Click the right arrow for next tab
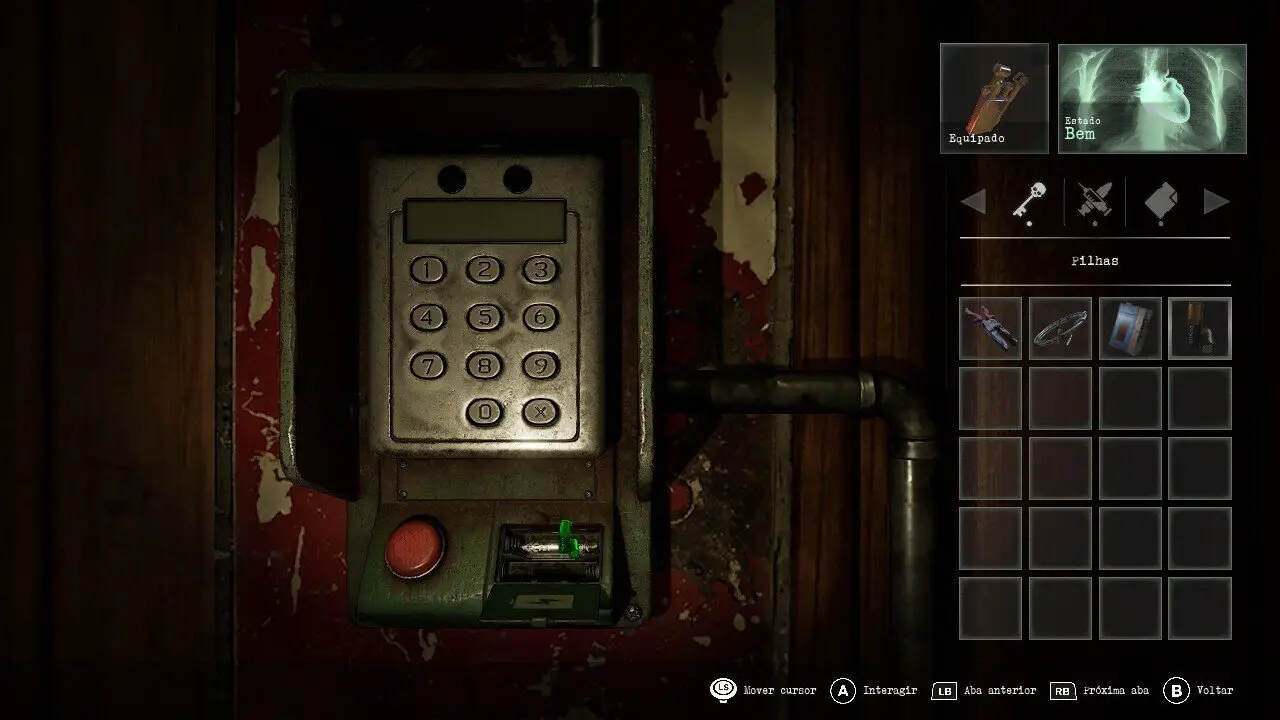 [x=1216, y=202]
